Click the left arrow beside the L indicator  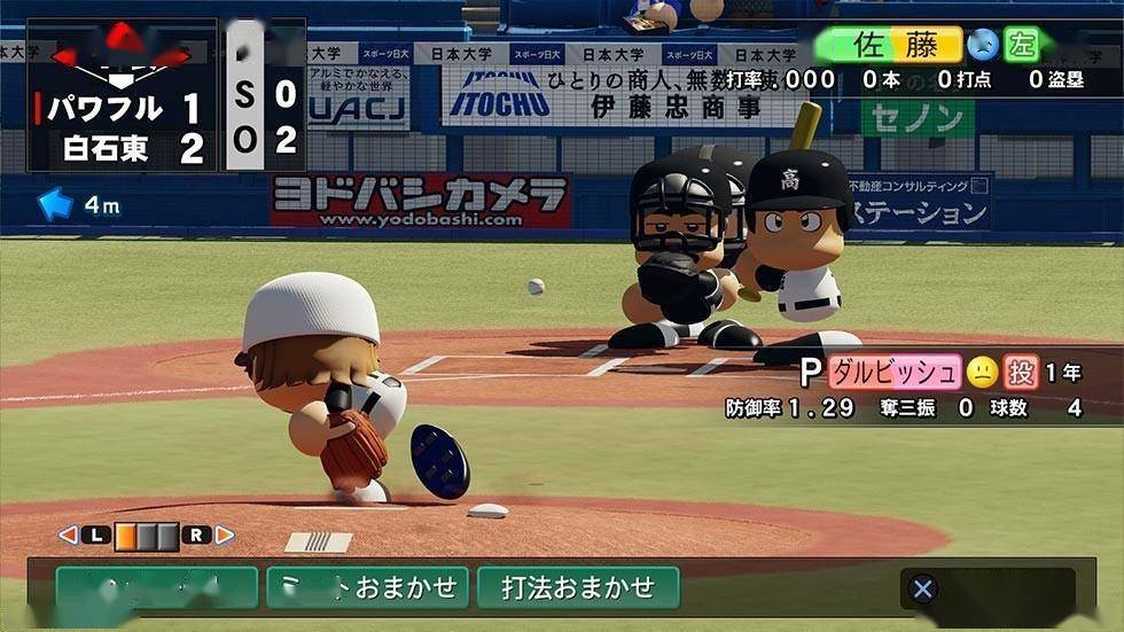click(x=68, y=535)
